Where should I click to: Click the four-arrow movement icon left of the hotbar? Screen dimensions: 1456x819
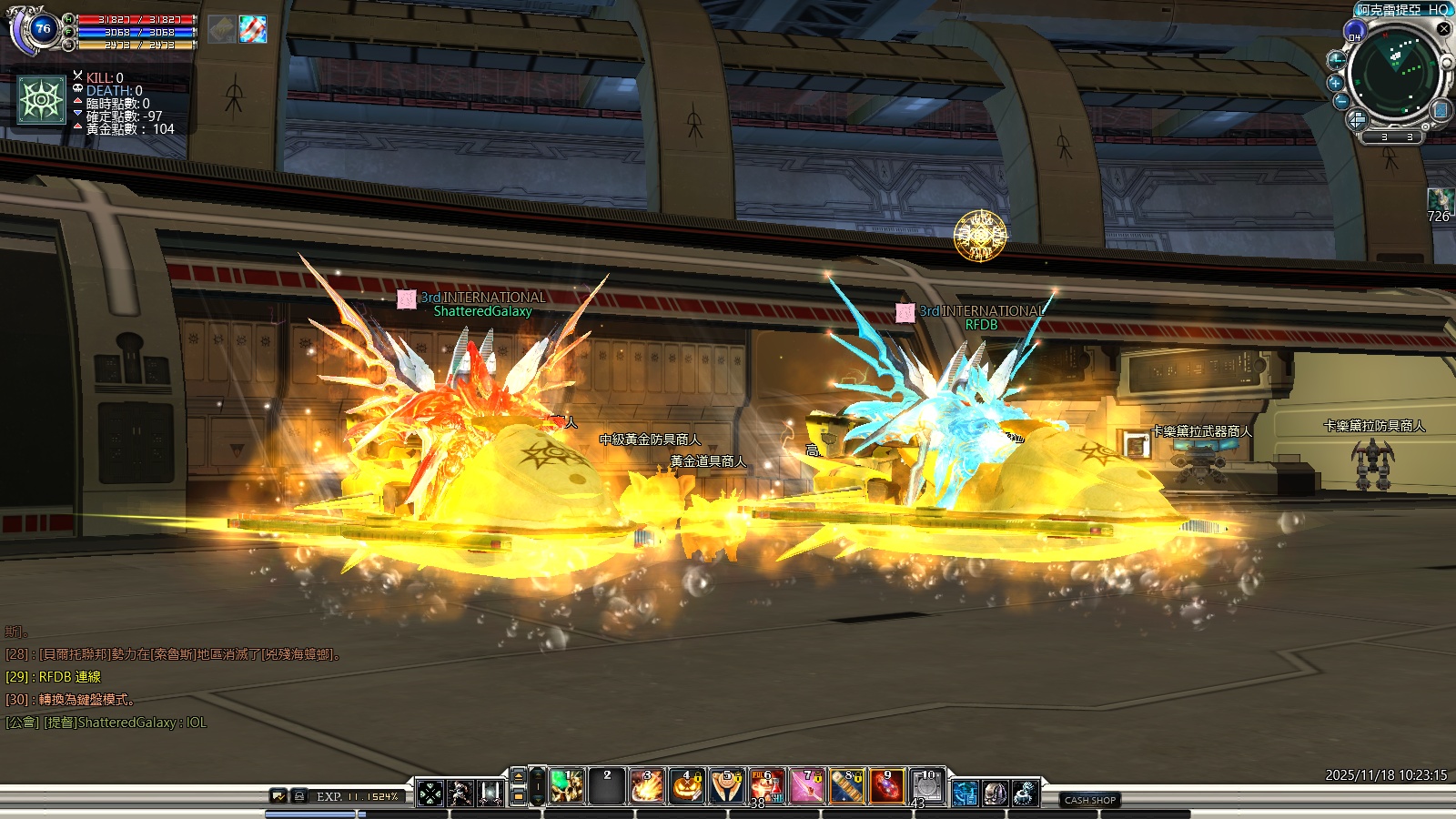point(430,794)
